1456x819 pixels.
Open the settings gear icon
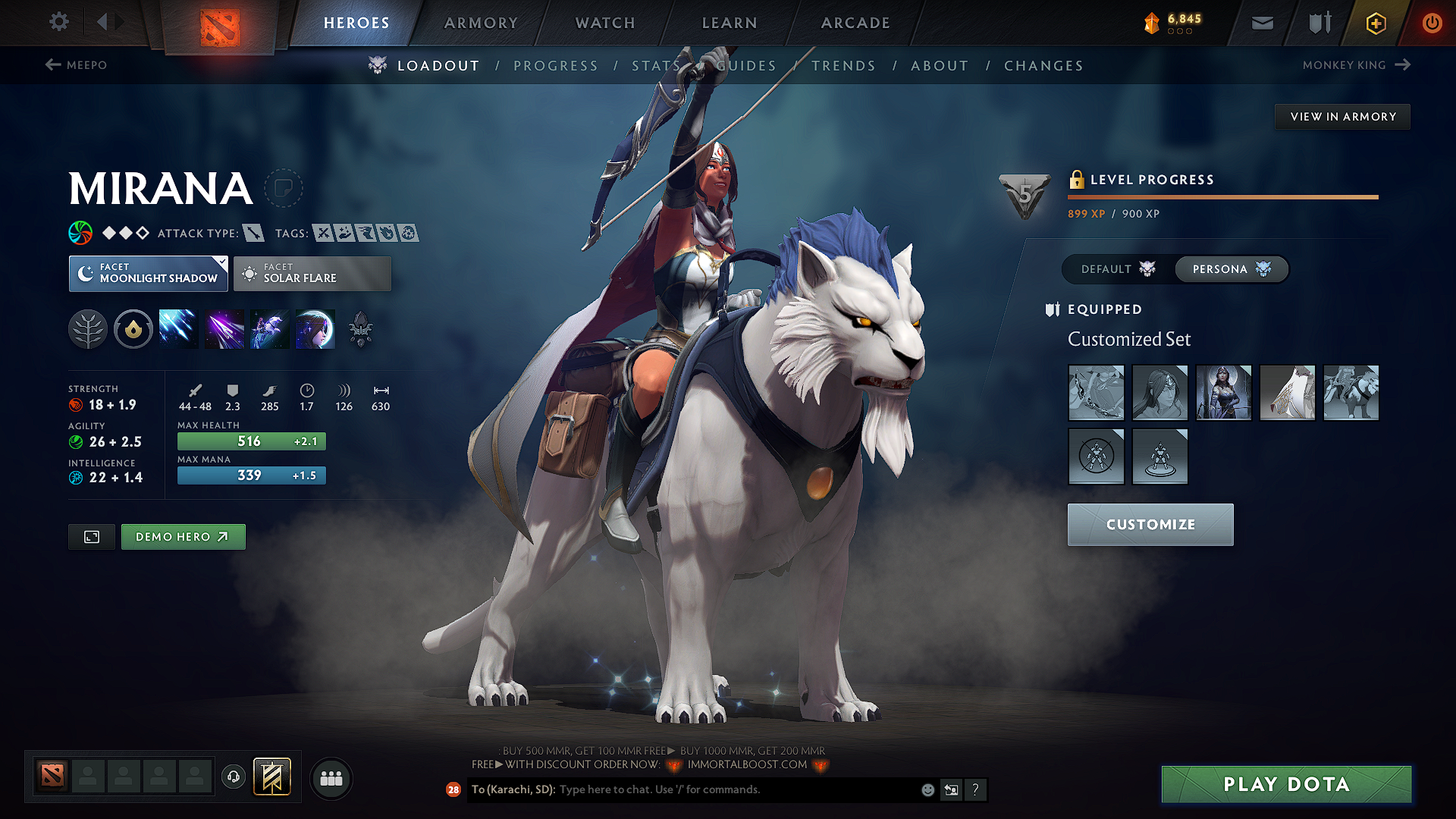click(58, 22)
